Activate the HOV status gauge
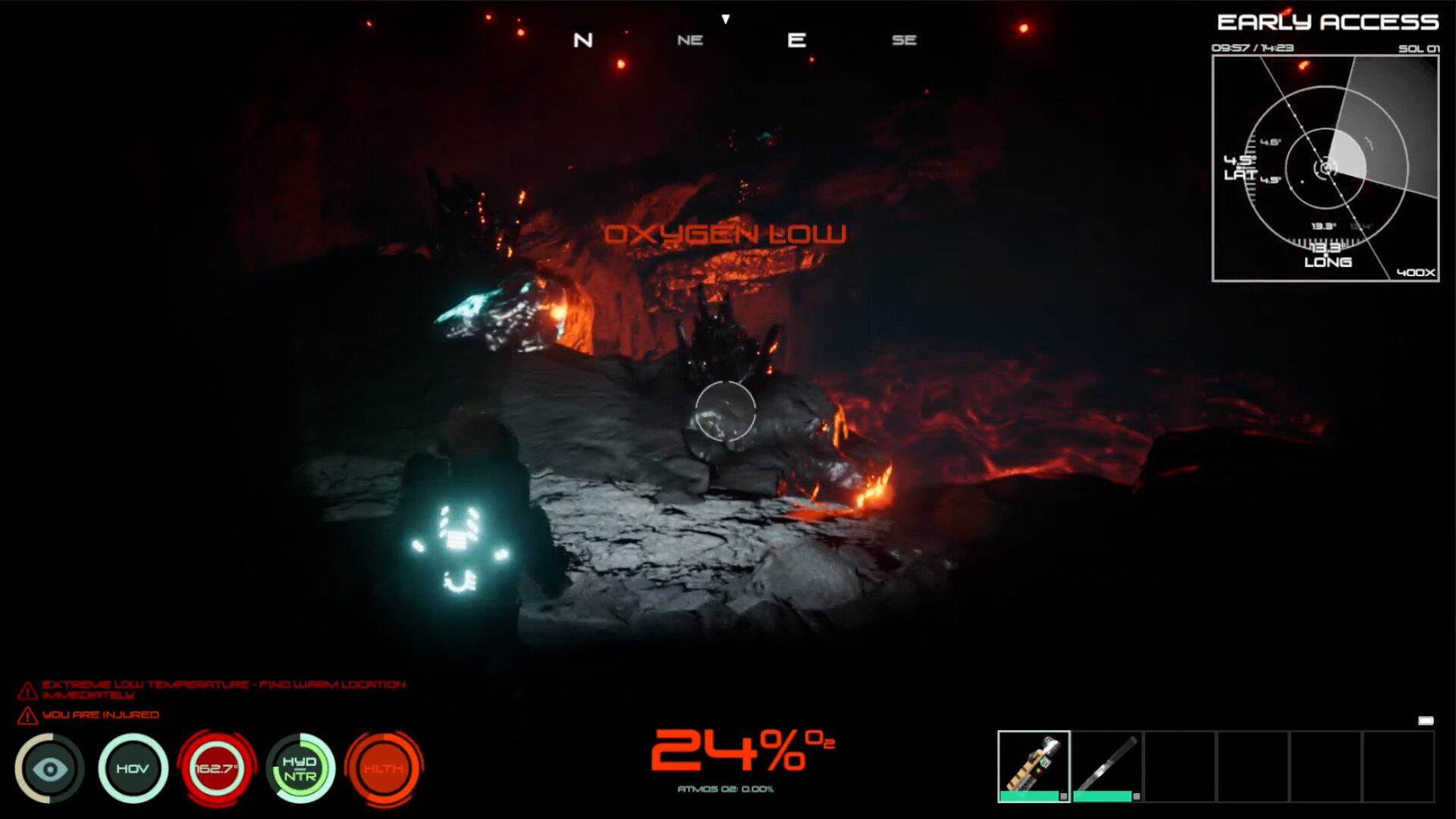The width and height of the screenshot is (1456, 819). (x=133, y=768)
